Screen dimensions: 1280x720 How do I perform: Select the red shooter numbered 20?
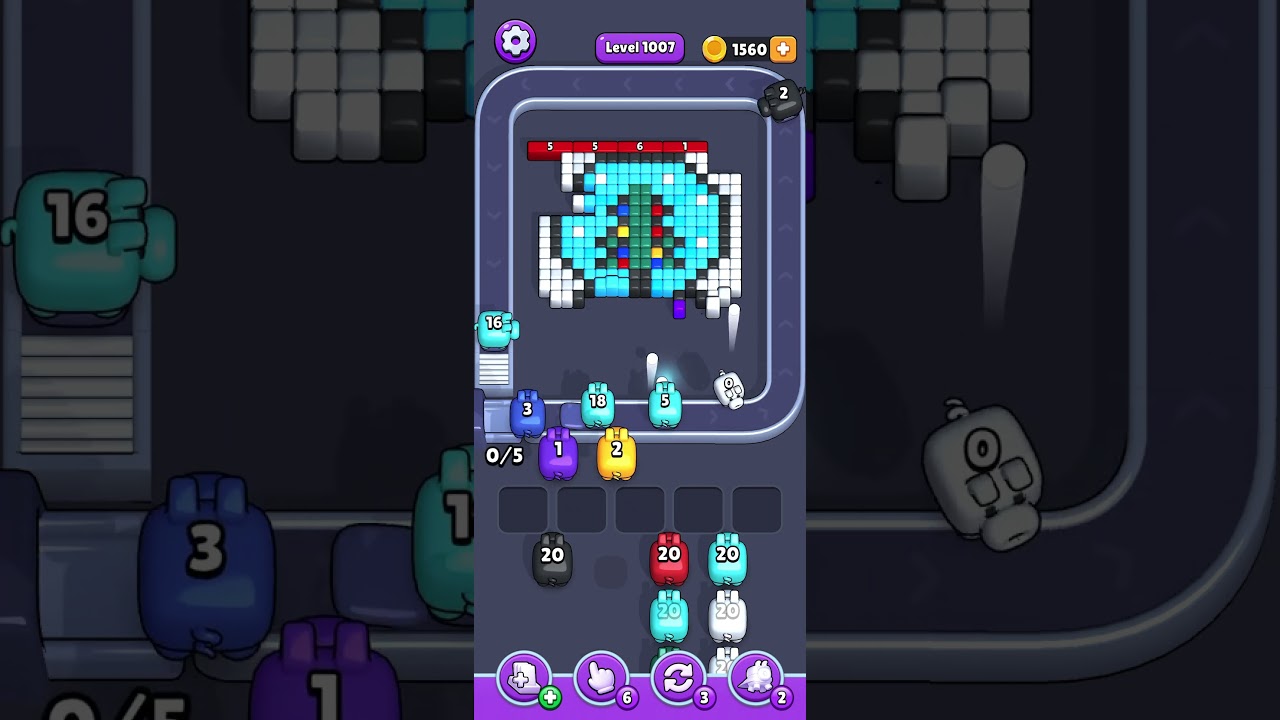pos(669,561)
